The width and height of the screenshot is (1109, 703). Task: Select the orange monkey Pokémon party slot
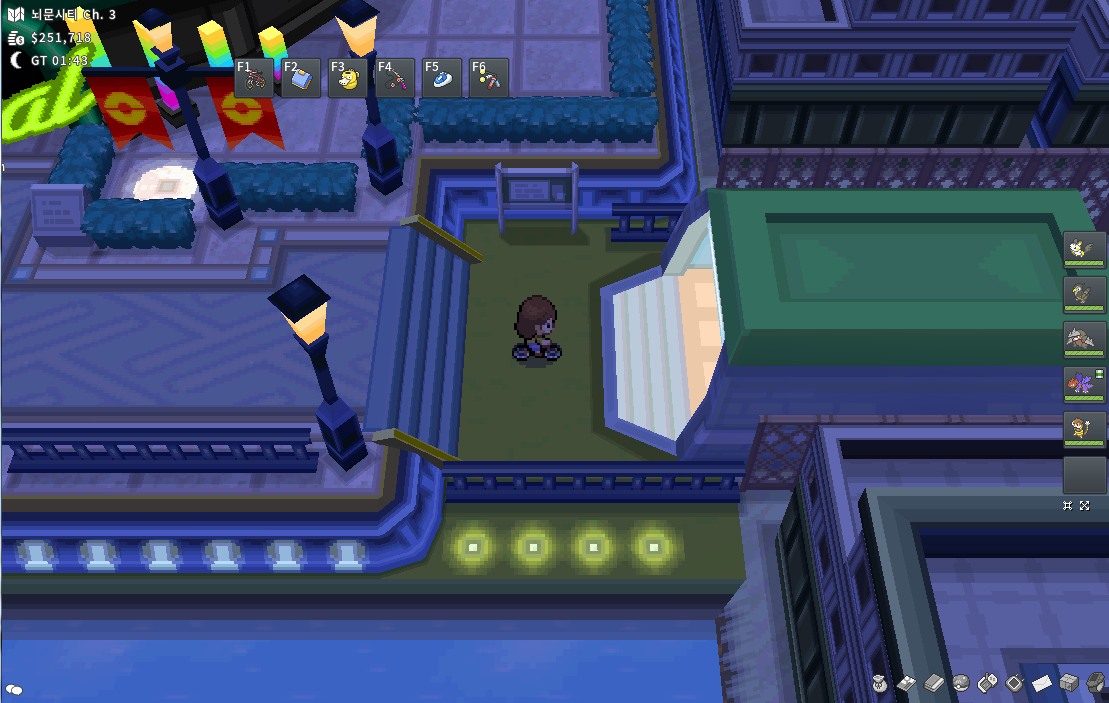coord(1084,430)
